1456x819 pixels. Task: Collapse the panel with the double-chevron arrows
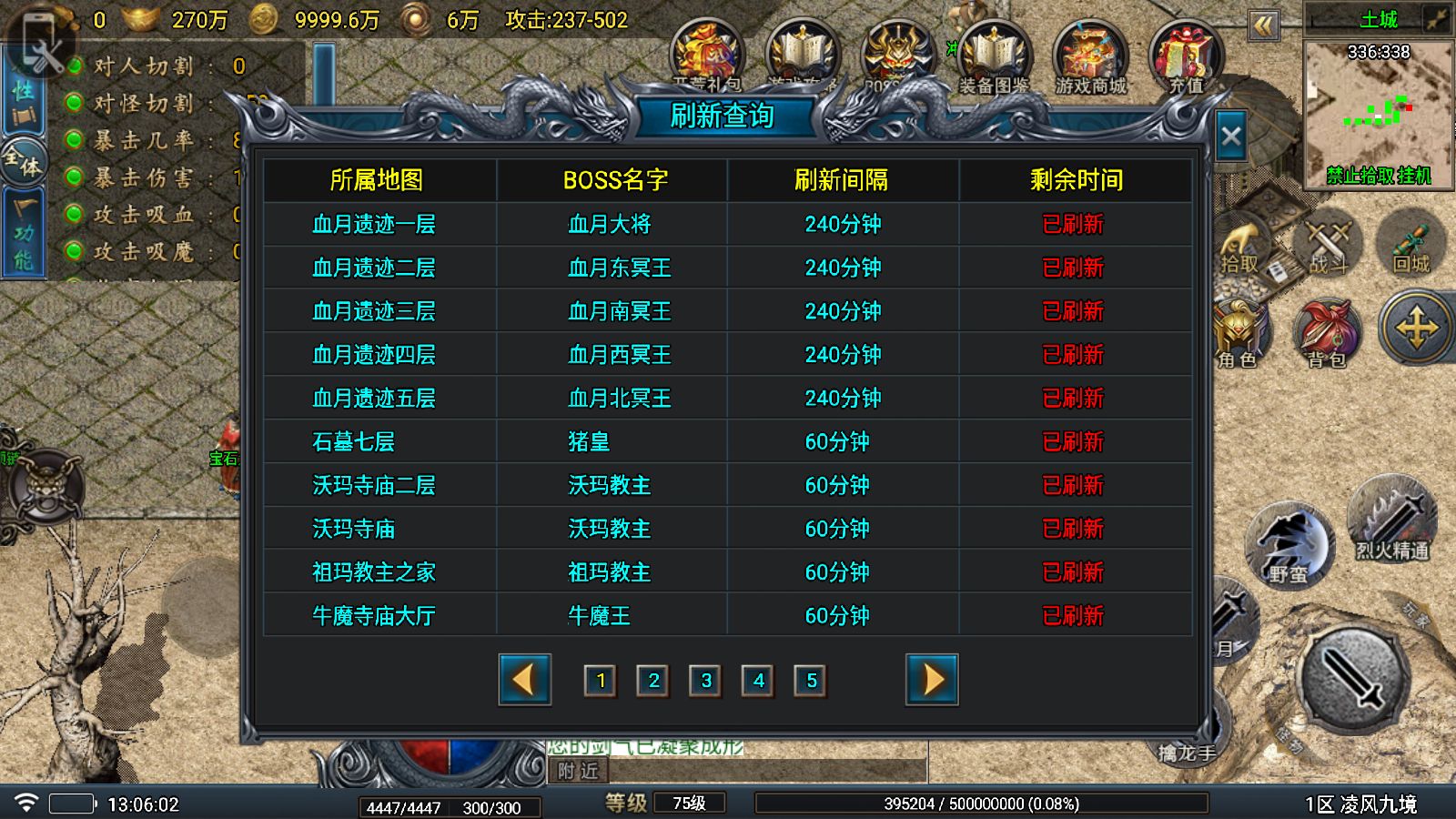[1265, 27]
